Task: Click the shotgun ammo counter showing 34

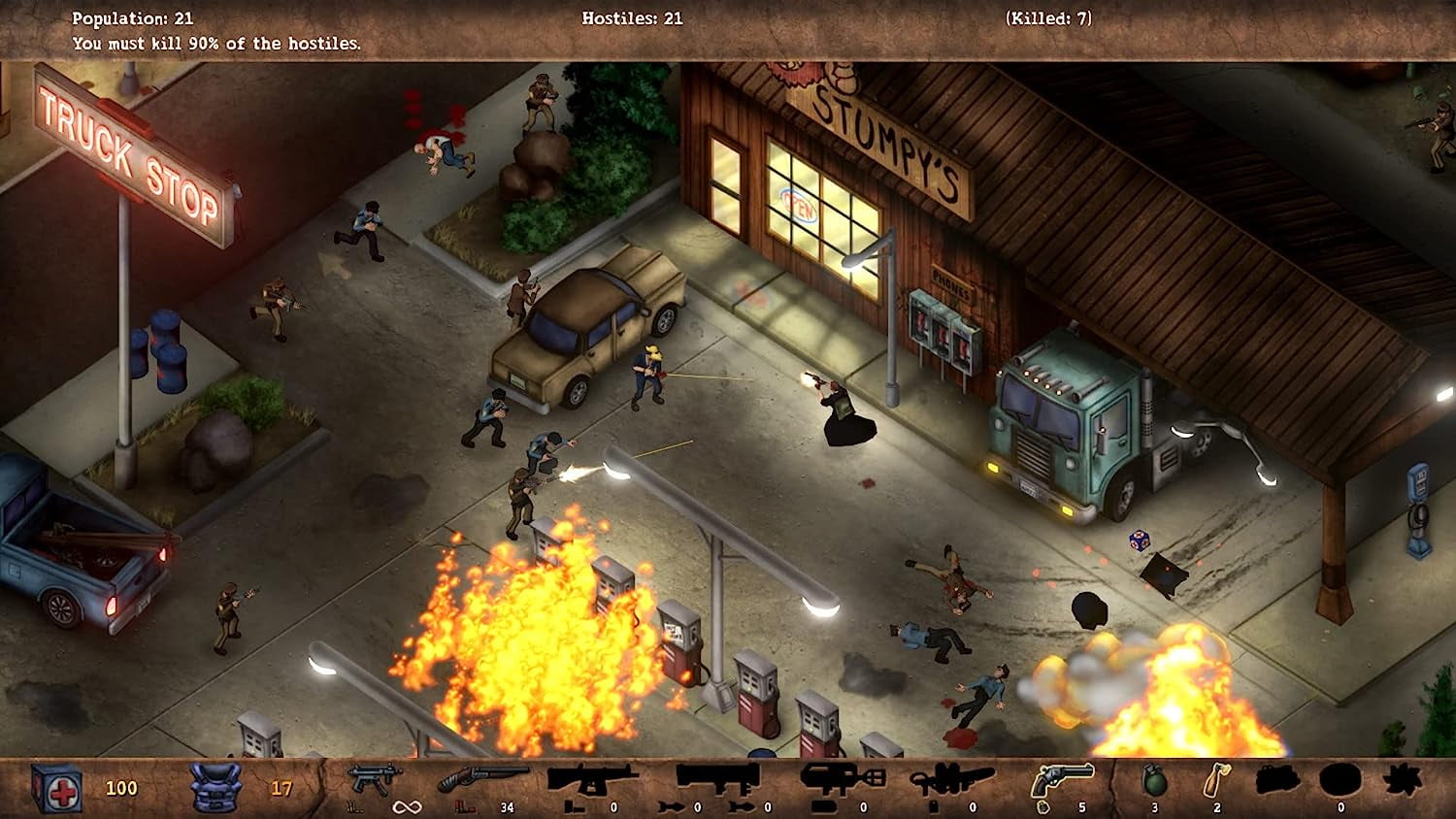Action: click(x=506, y=806)
